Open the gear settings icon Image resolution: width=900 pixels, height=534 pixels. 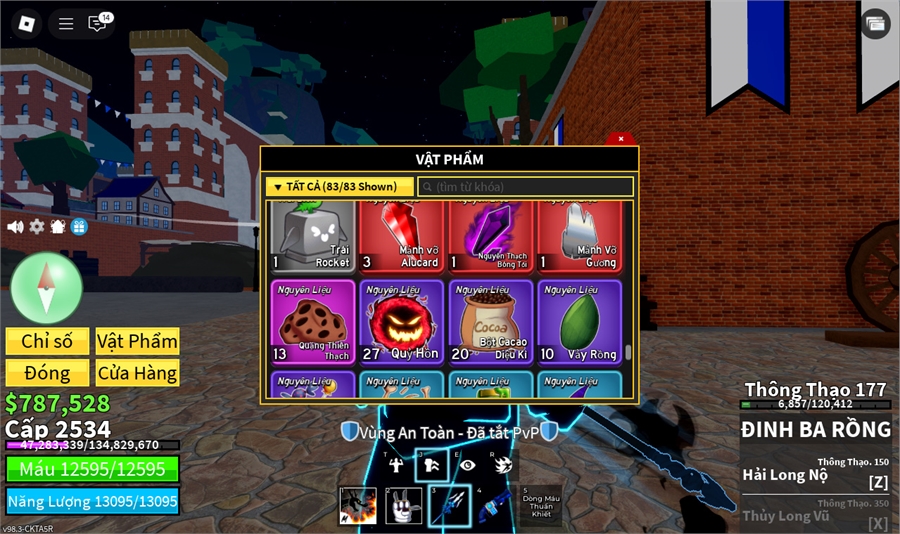(37, 227)
